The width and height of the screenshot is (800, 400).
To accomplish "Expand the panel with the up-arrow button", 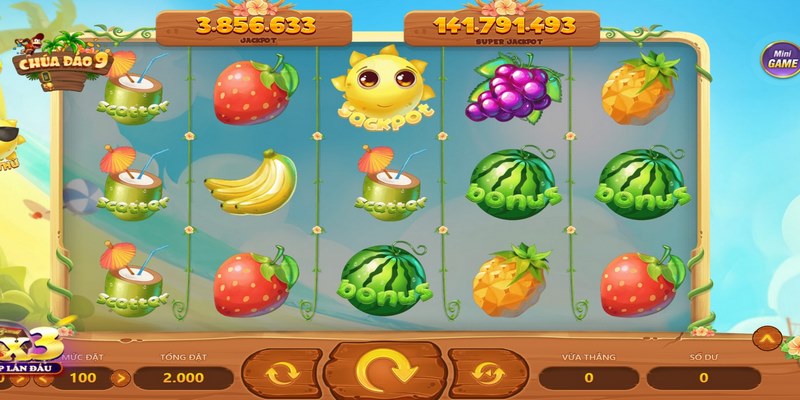I will pos(771,341).
